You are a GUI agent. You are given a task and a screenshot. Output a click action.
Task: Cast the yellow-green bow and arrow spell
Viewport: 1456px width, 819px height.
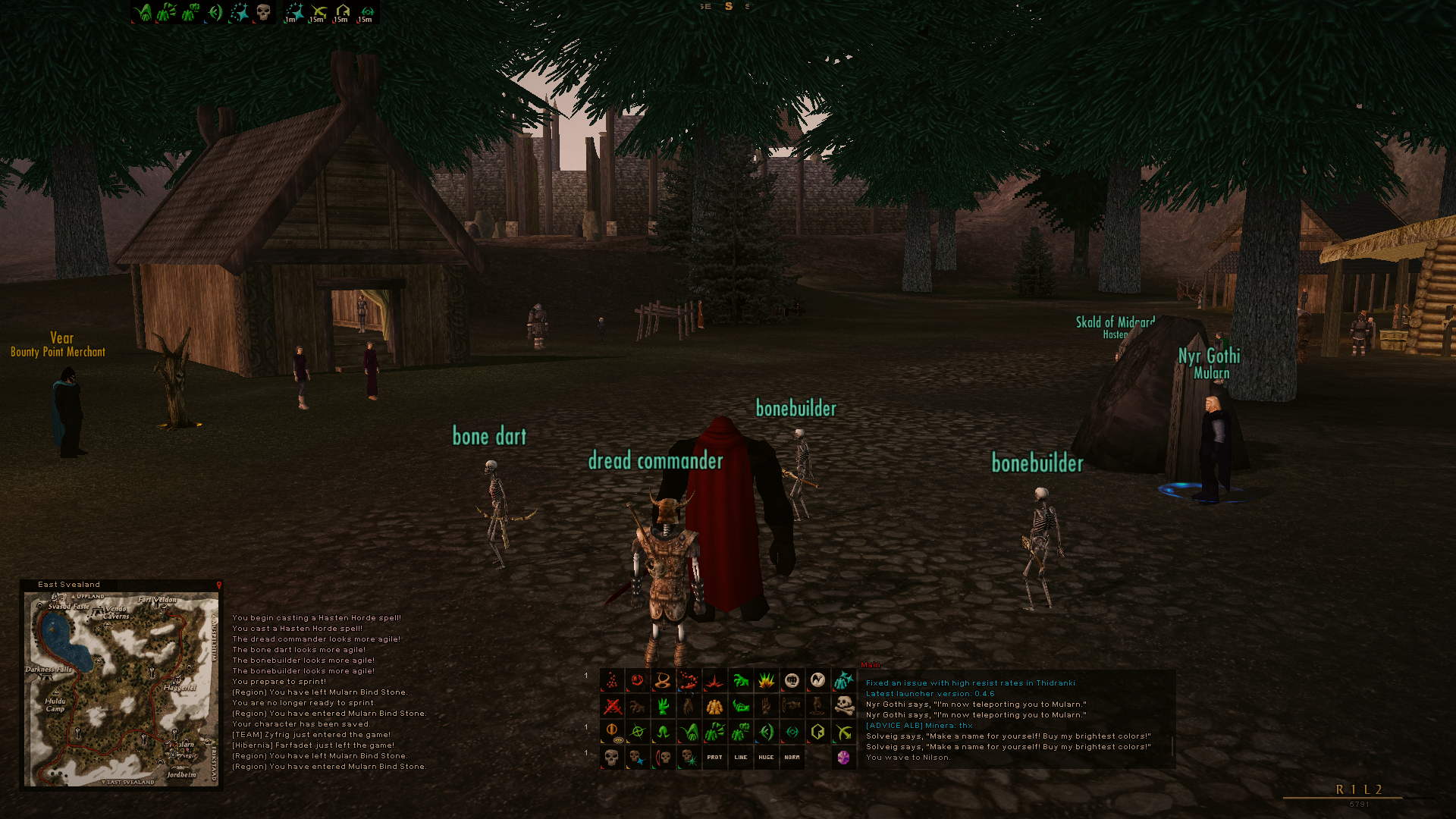(843, 732)
